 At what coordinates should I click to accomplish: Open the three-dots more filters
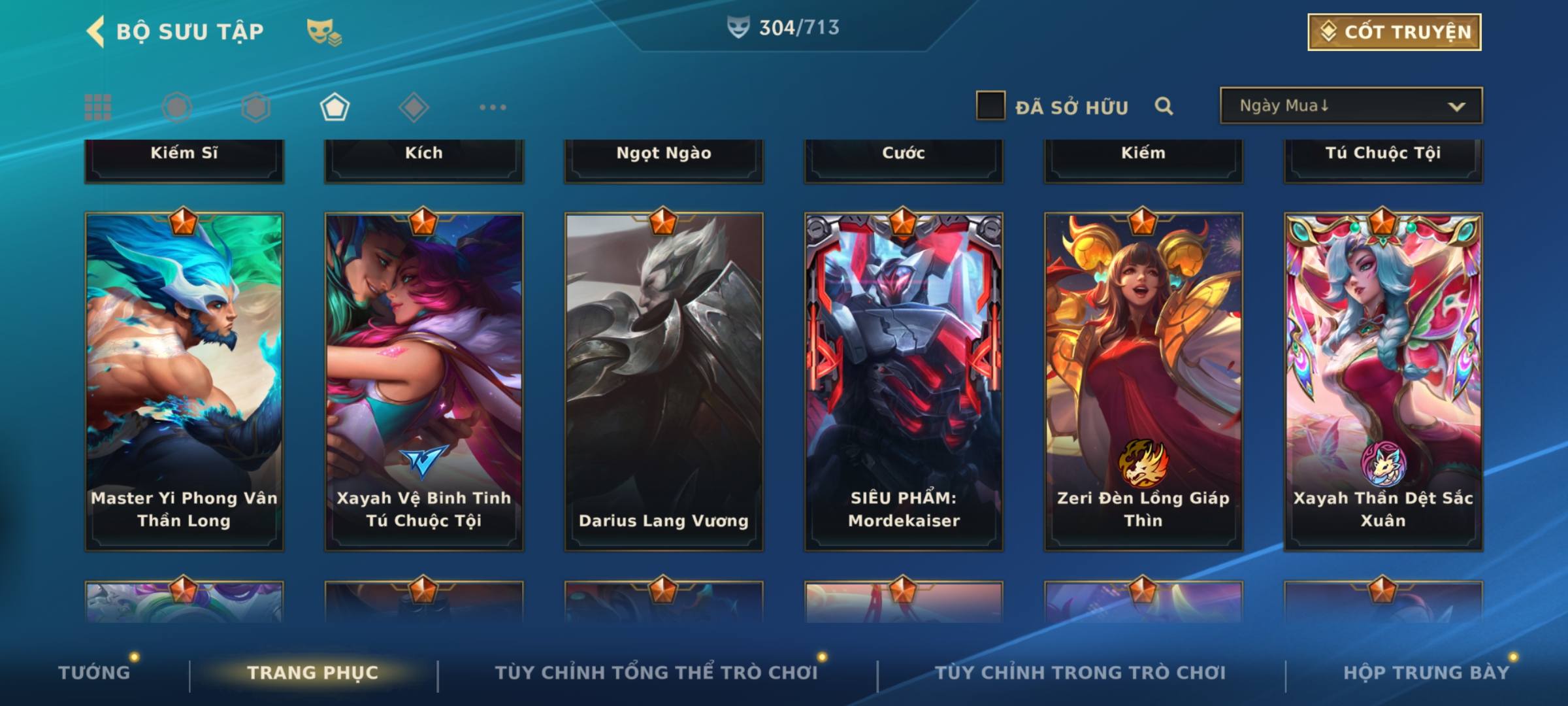point(493,107)
